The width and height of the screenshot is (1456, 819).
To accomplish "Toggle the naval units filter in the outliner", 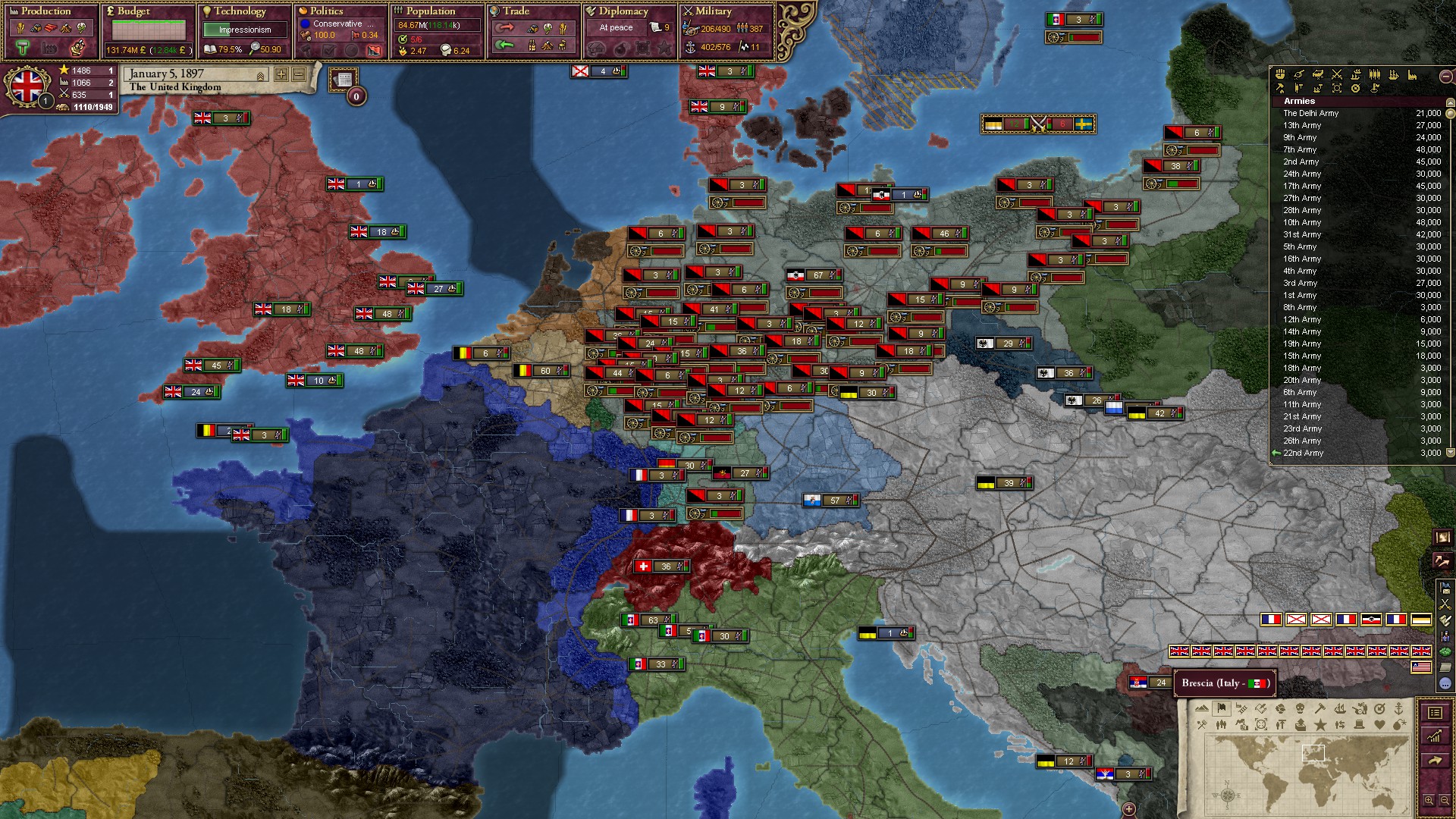I will (x=1394, y=75).
